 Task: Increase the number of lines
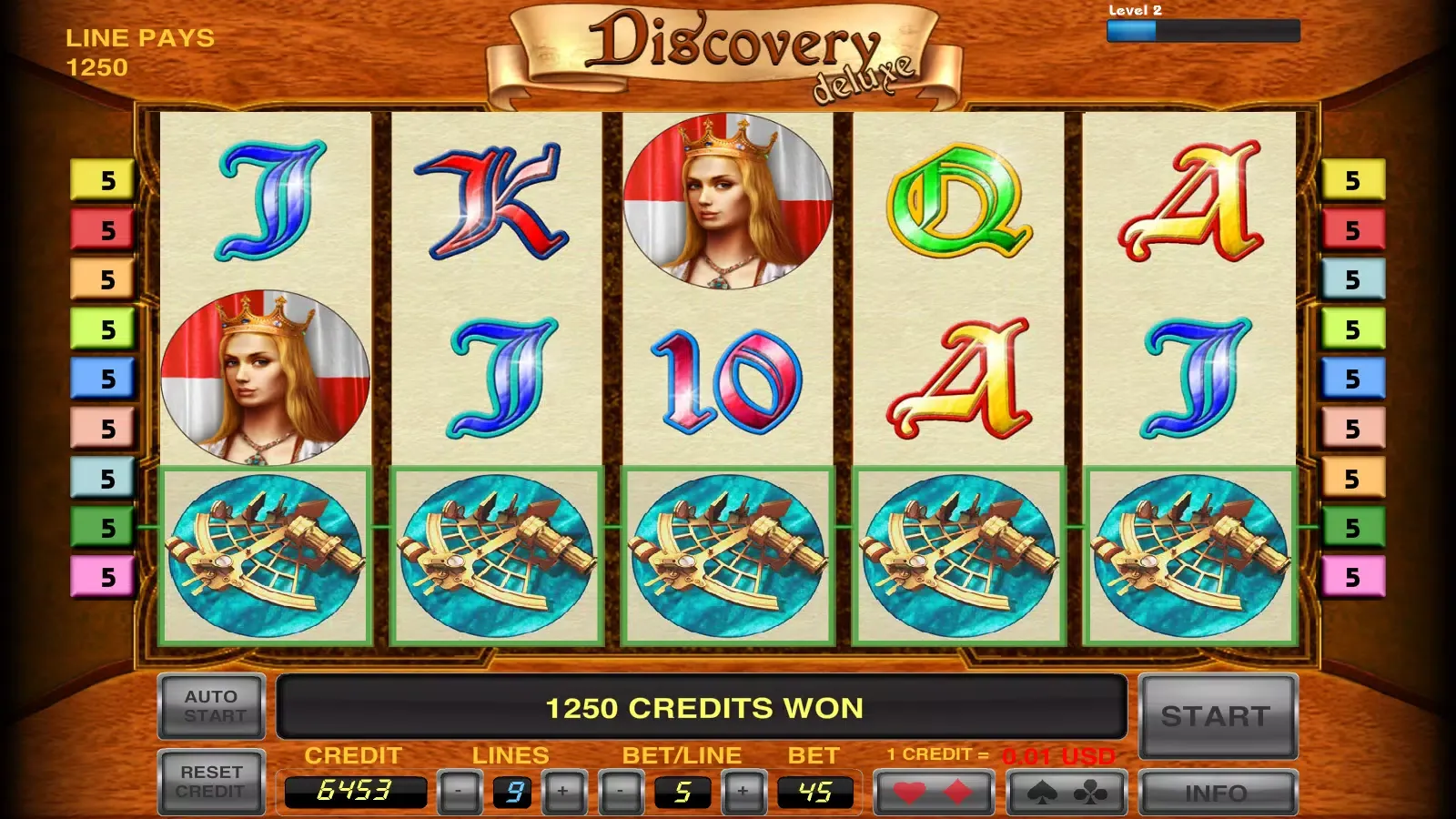click(563, 792)
